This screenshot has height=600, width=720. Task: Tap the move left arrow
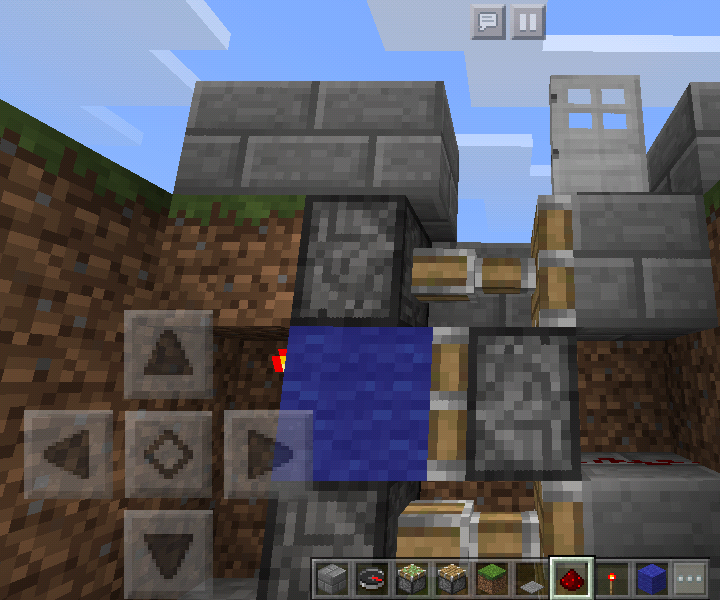pos(68,453)
